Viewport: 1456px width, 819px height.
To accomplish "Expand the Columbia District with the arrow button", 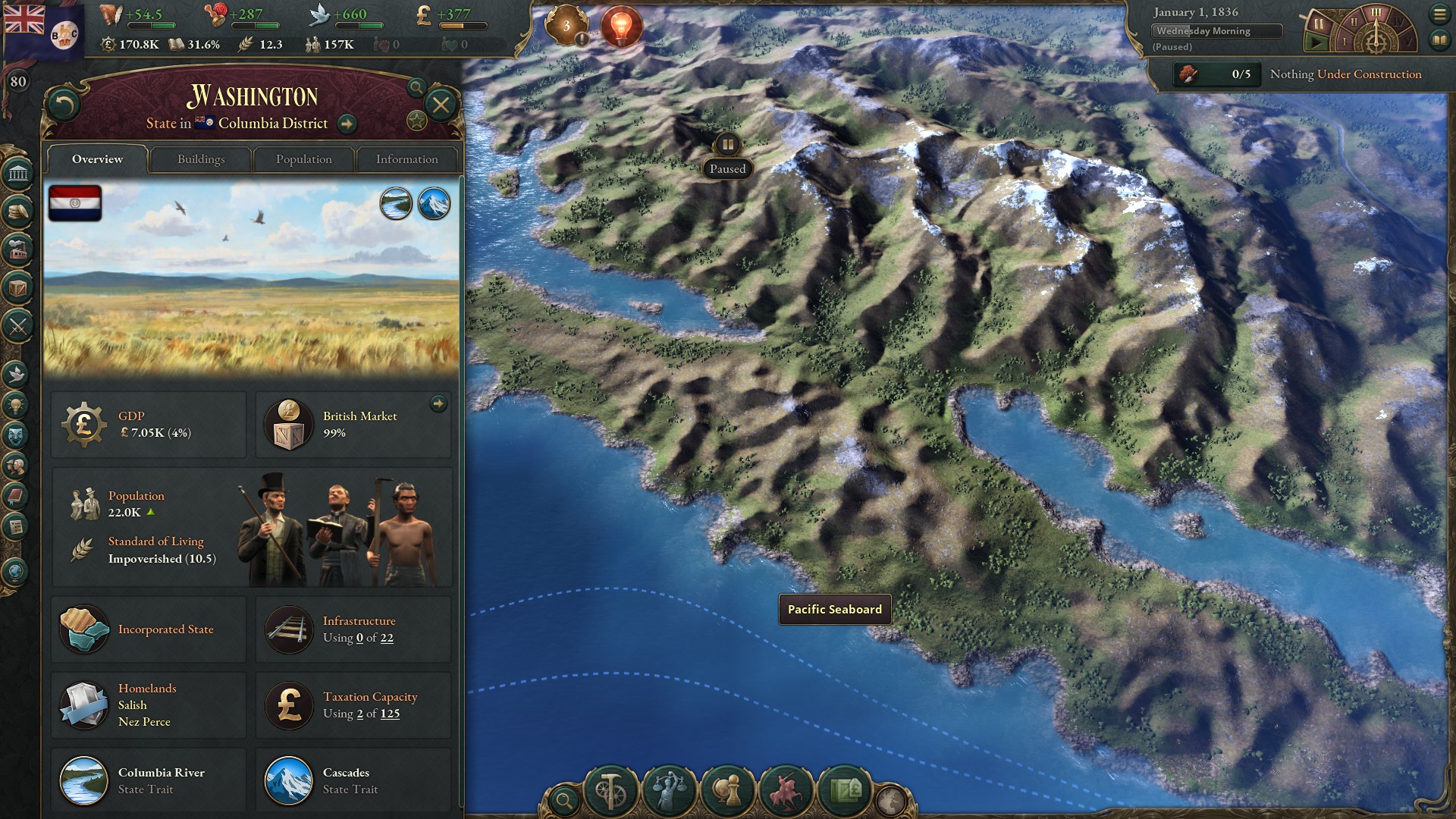I will pos(347,123).
